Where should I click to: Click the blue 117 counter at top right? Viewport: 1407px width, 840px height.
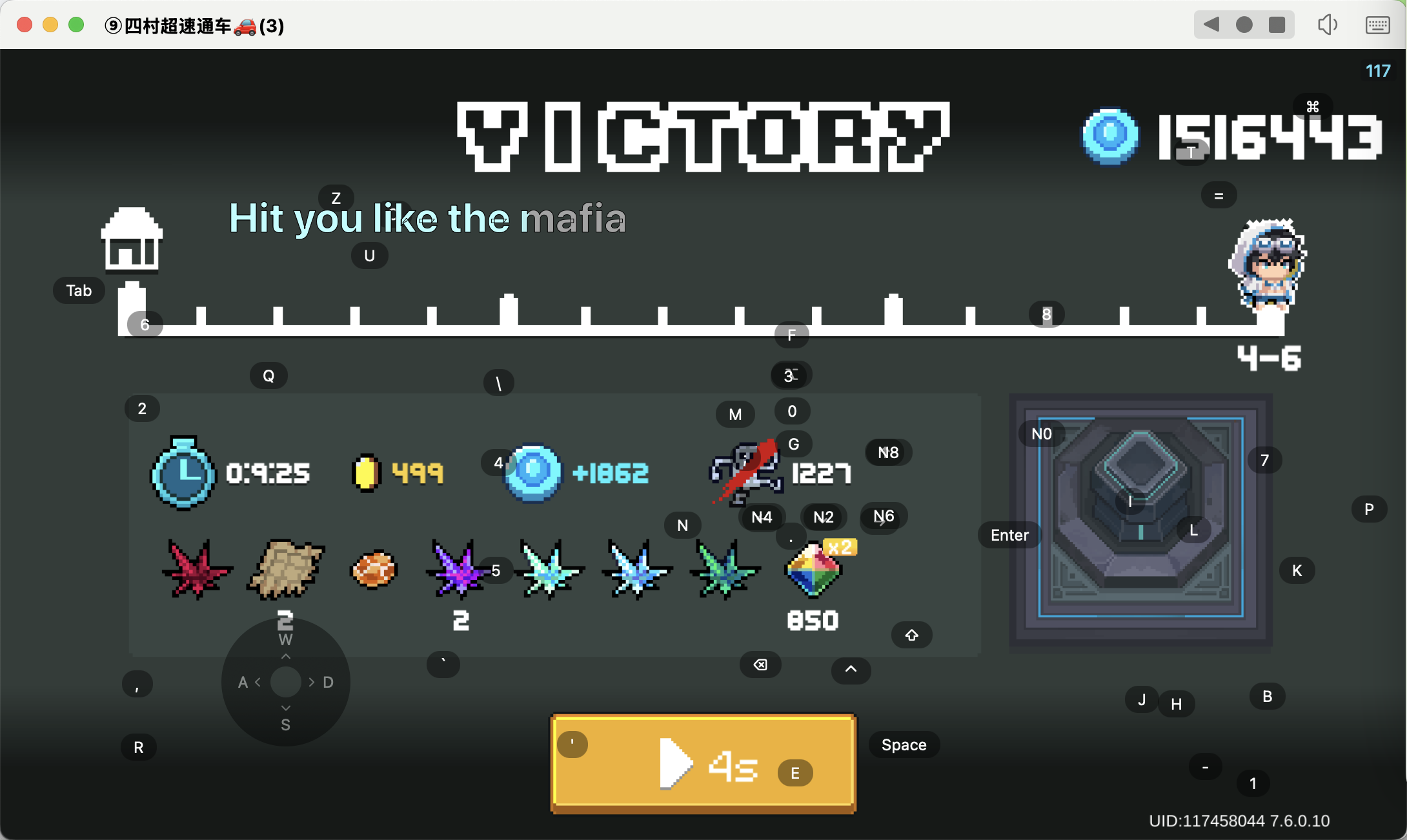click(1378, 71)
